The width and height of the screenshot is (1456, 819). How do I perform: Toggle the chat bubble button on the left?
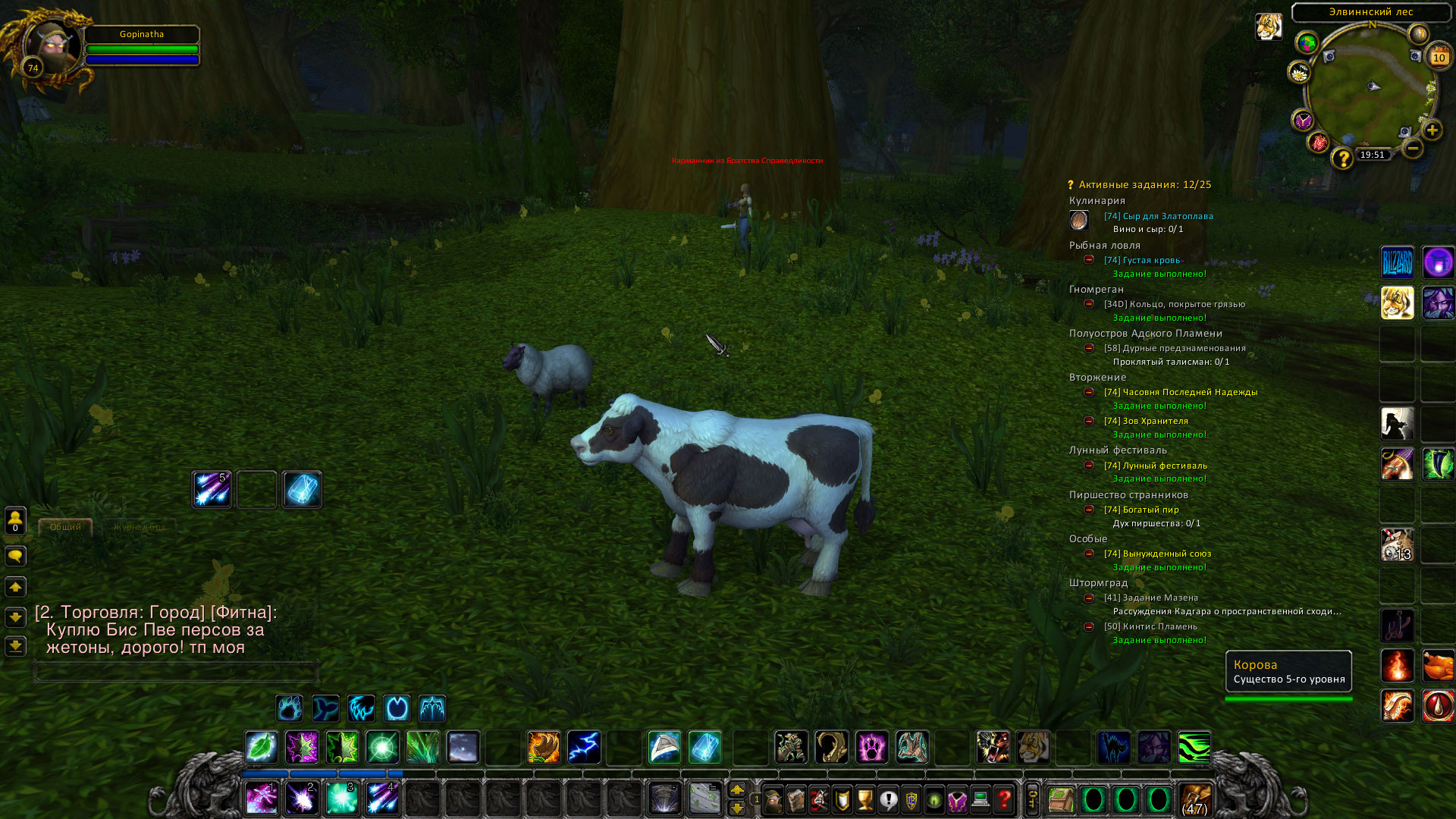(15, 556)
